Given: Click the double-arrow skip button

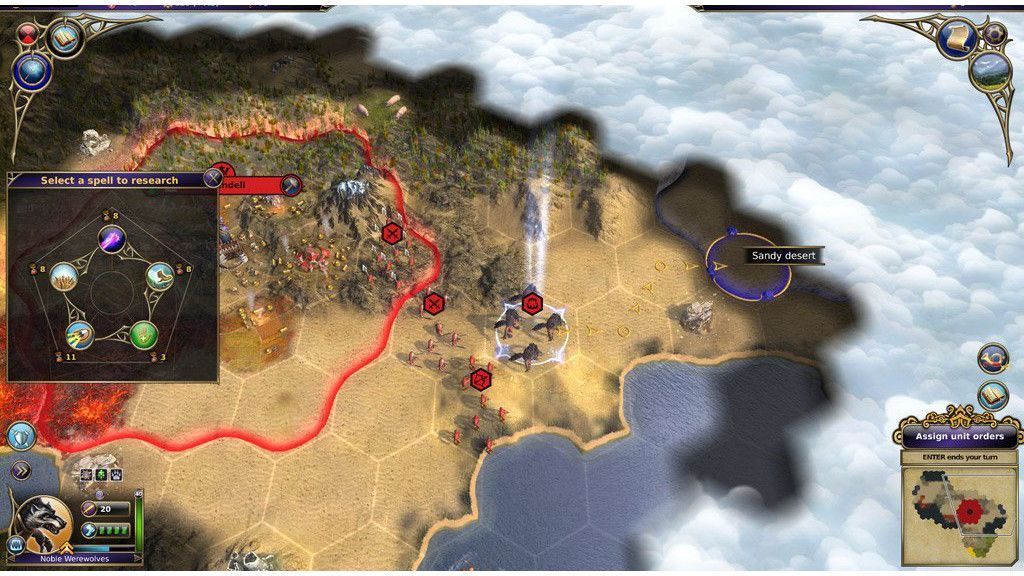Looking at the screenshot, I should [x=20, y=470].
